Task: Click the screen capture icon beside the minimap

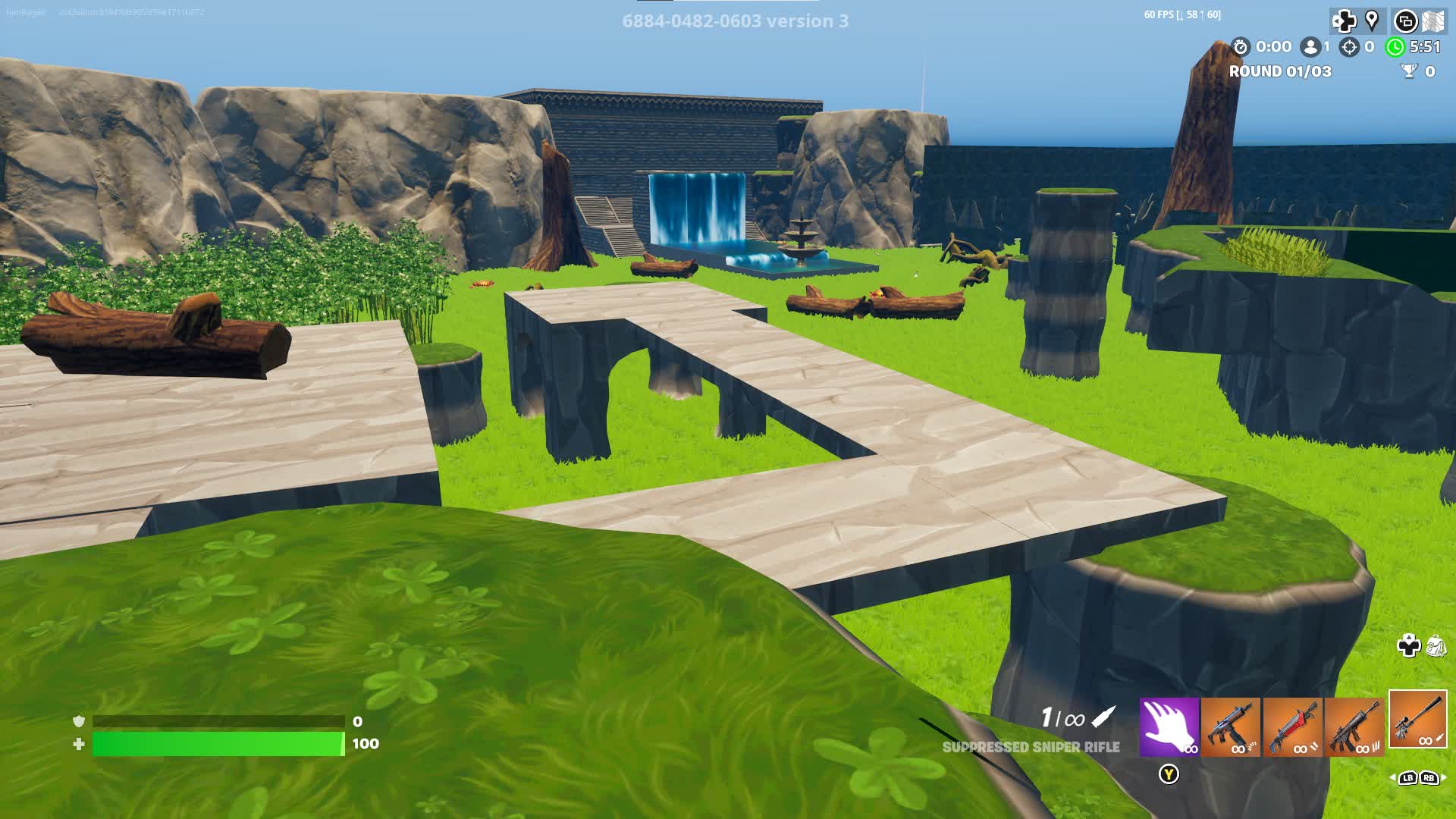Action: [1406, 20]
